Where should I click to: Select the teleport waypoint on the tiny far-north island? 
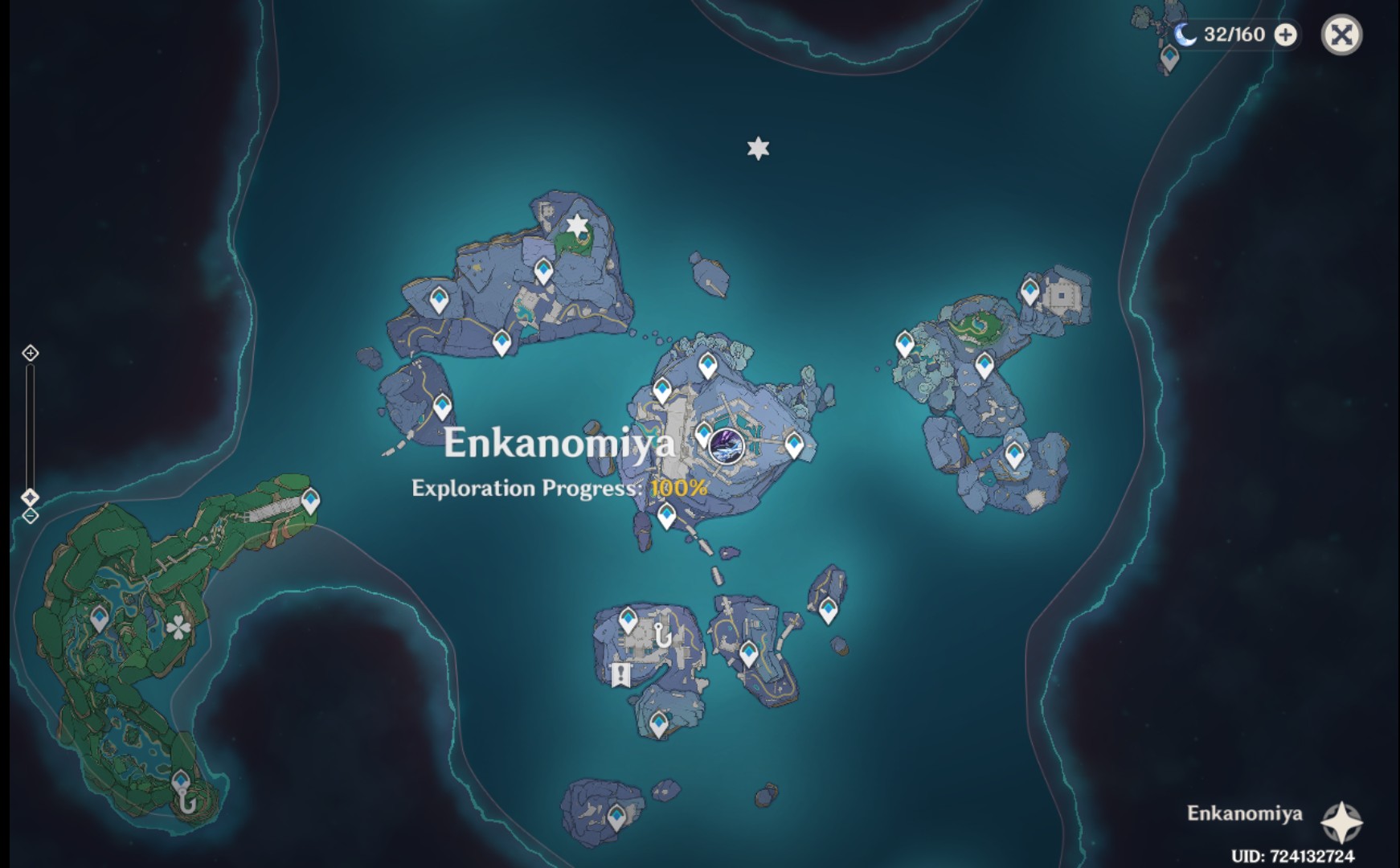[1169, 56]
